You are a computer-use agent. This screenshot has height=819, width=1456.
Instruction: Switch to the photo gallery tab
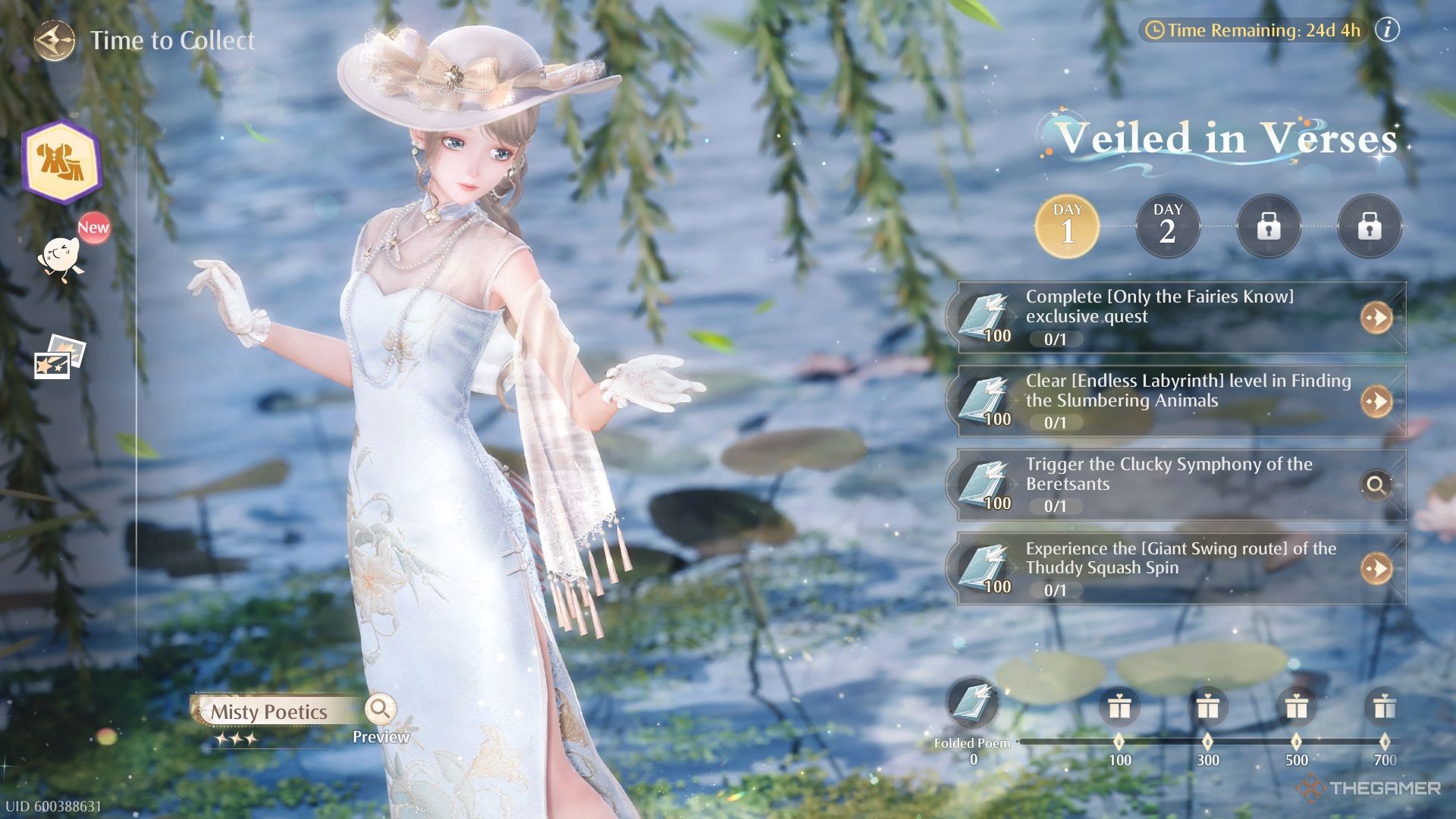[60, 356]
